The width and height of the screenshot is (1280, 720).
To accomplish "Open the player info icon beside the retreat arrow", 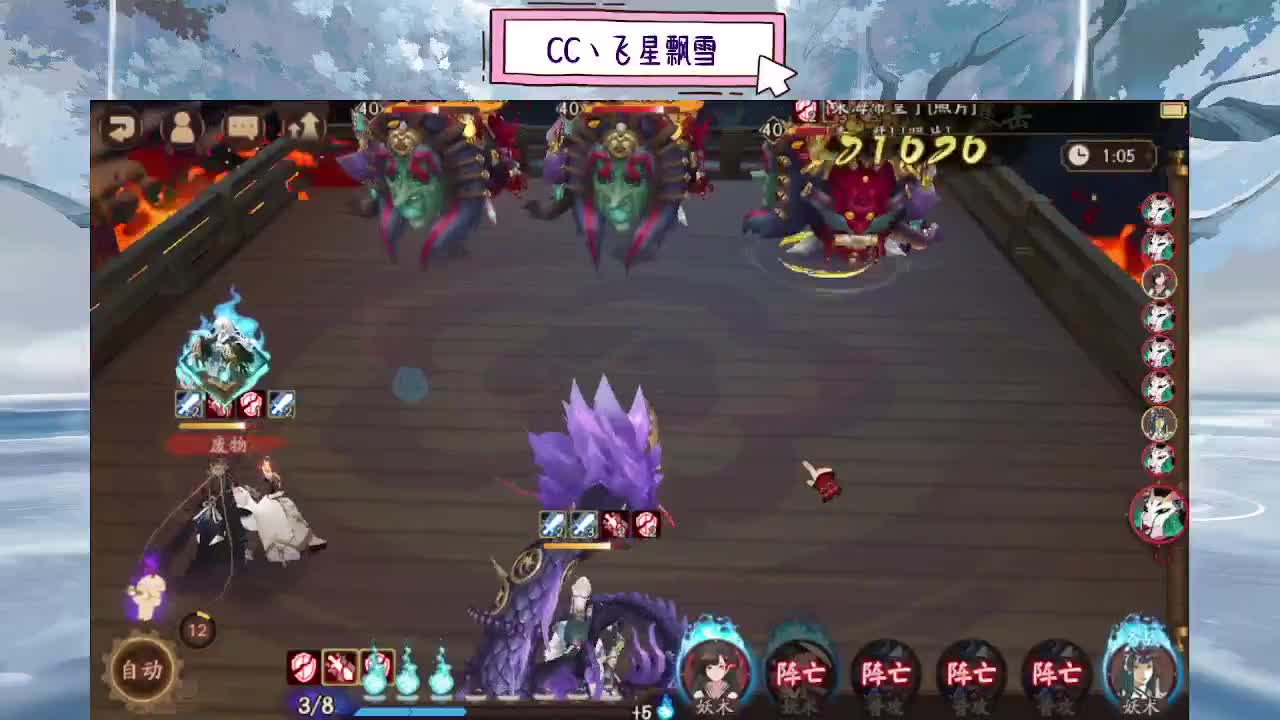I will [x=181, y=128].
